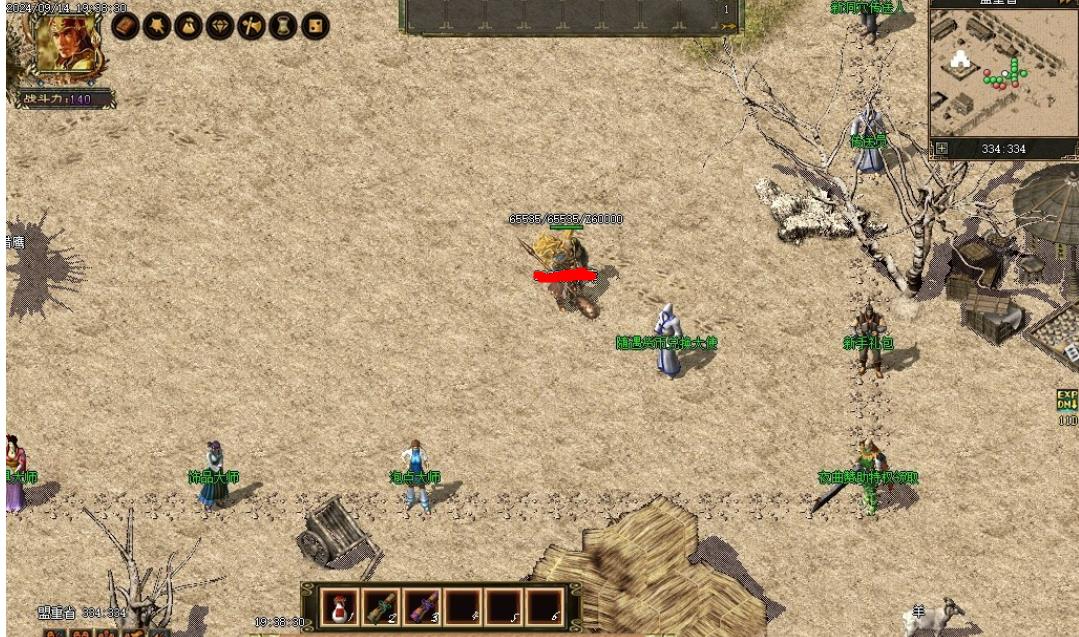Toggle the EXP button on the right edge
Viewport: 1079px width, 637px height.
[1067, 401]
